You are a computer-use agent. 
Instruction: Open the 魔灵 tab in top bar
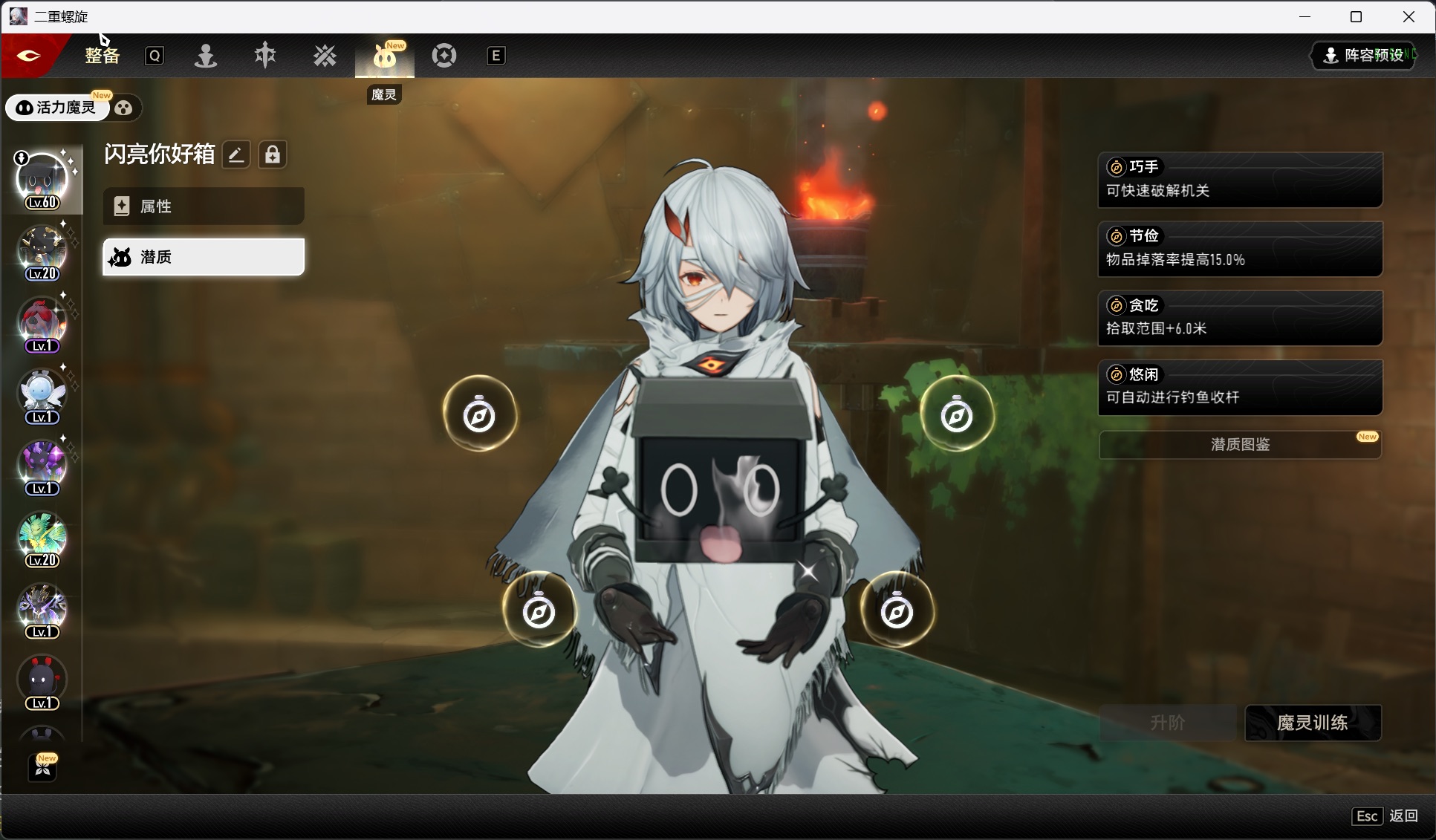(x=384, y=56)
